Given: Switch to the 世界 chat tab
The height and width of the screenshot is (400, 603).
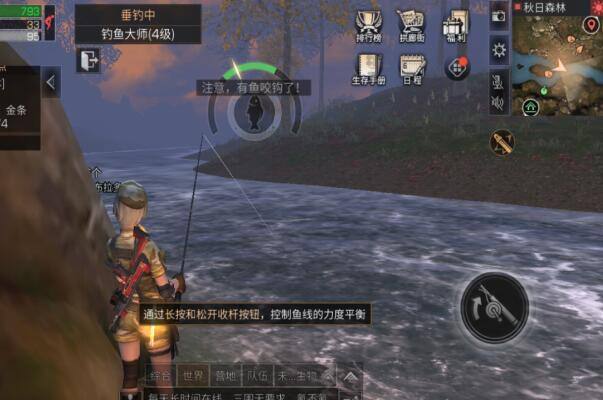Looking at the screenshot, I should (193, 376).
